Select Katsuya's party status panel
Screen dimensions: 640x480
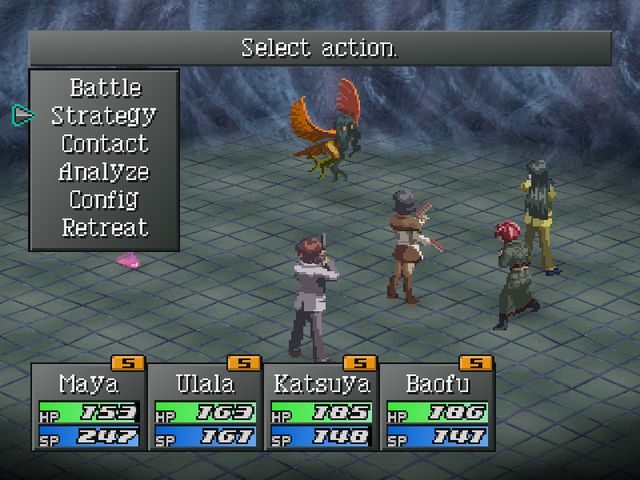pyautogui.click(x=320, y=408)
